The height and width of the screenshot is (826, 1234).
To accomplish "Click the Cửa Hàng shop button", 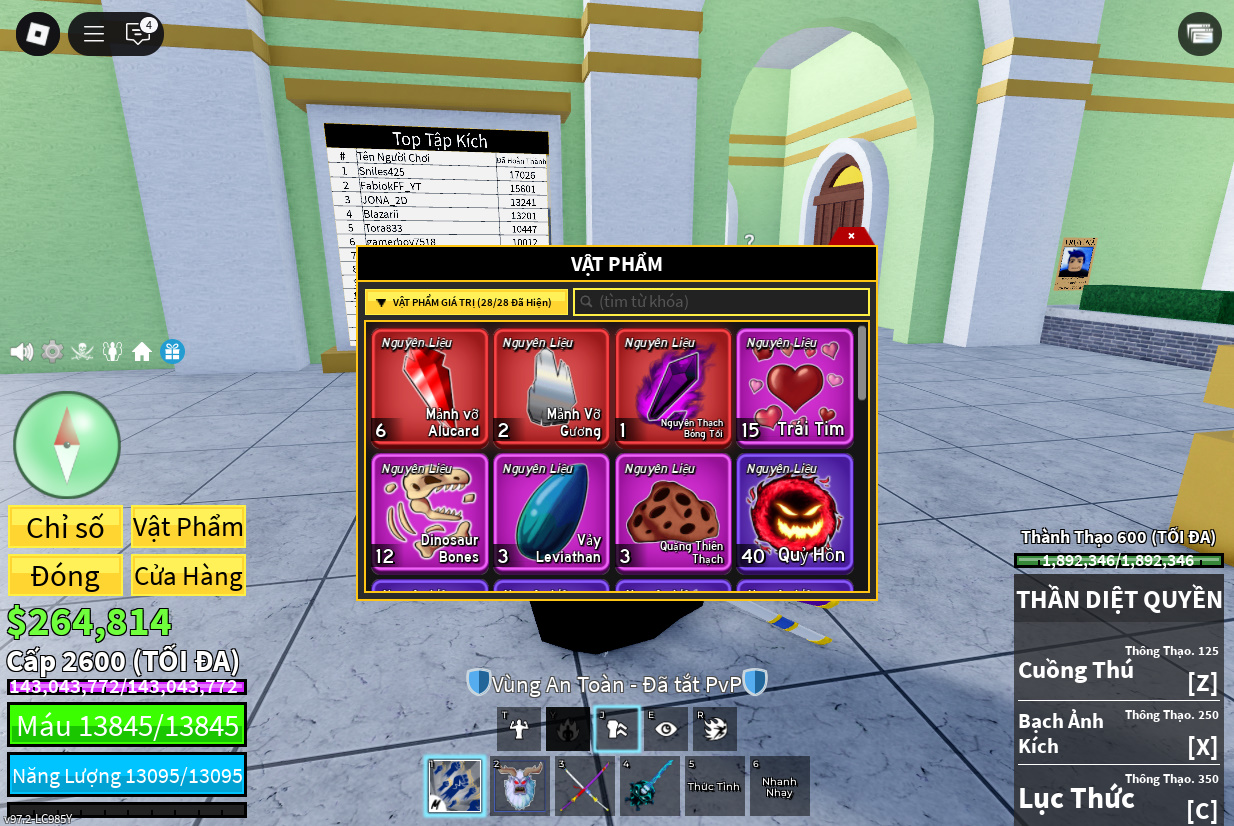I will coord(188,575).
